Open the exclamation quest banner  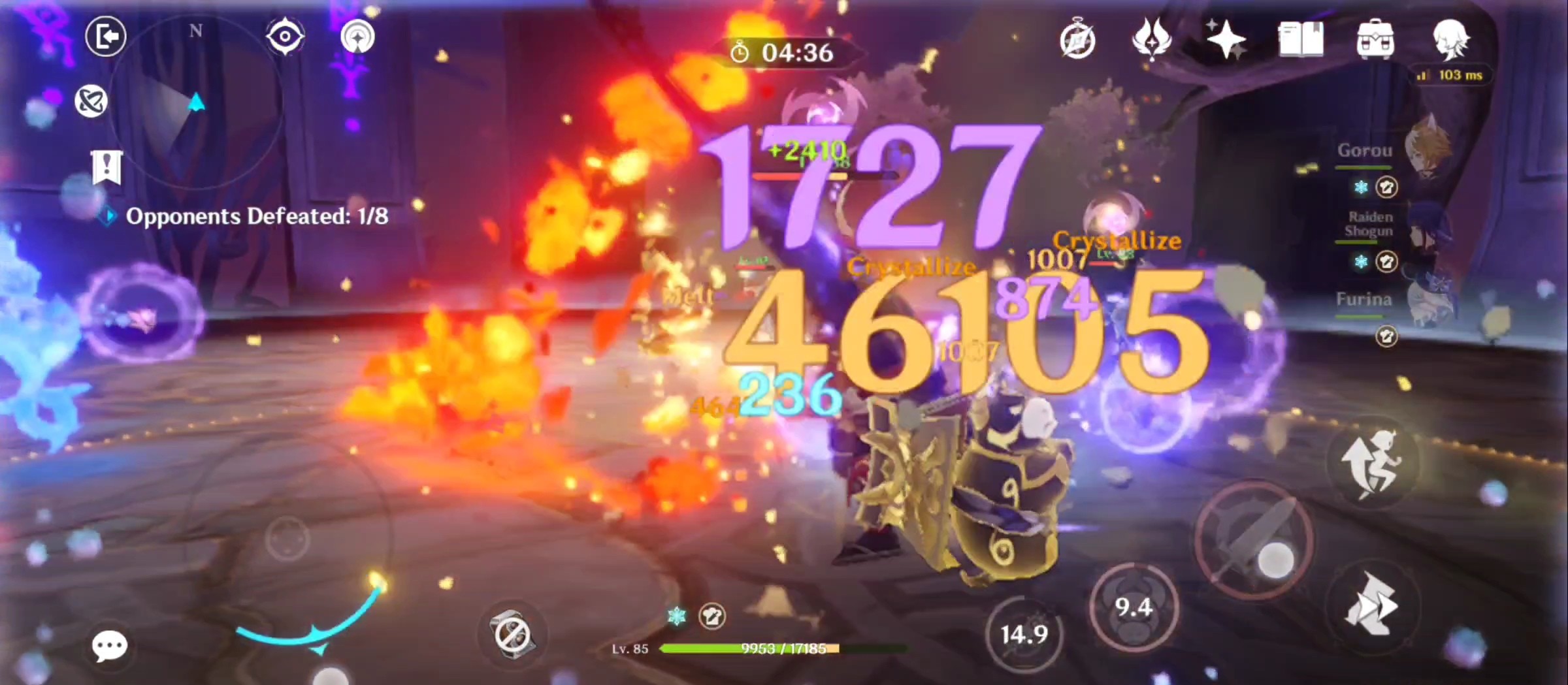pyautogui.click(x=106, y=167)
